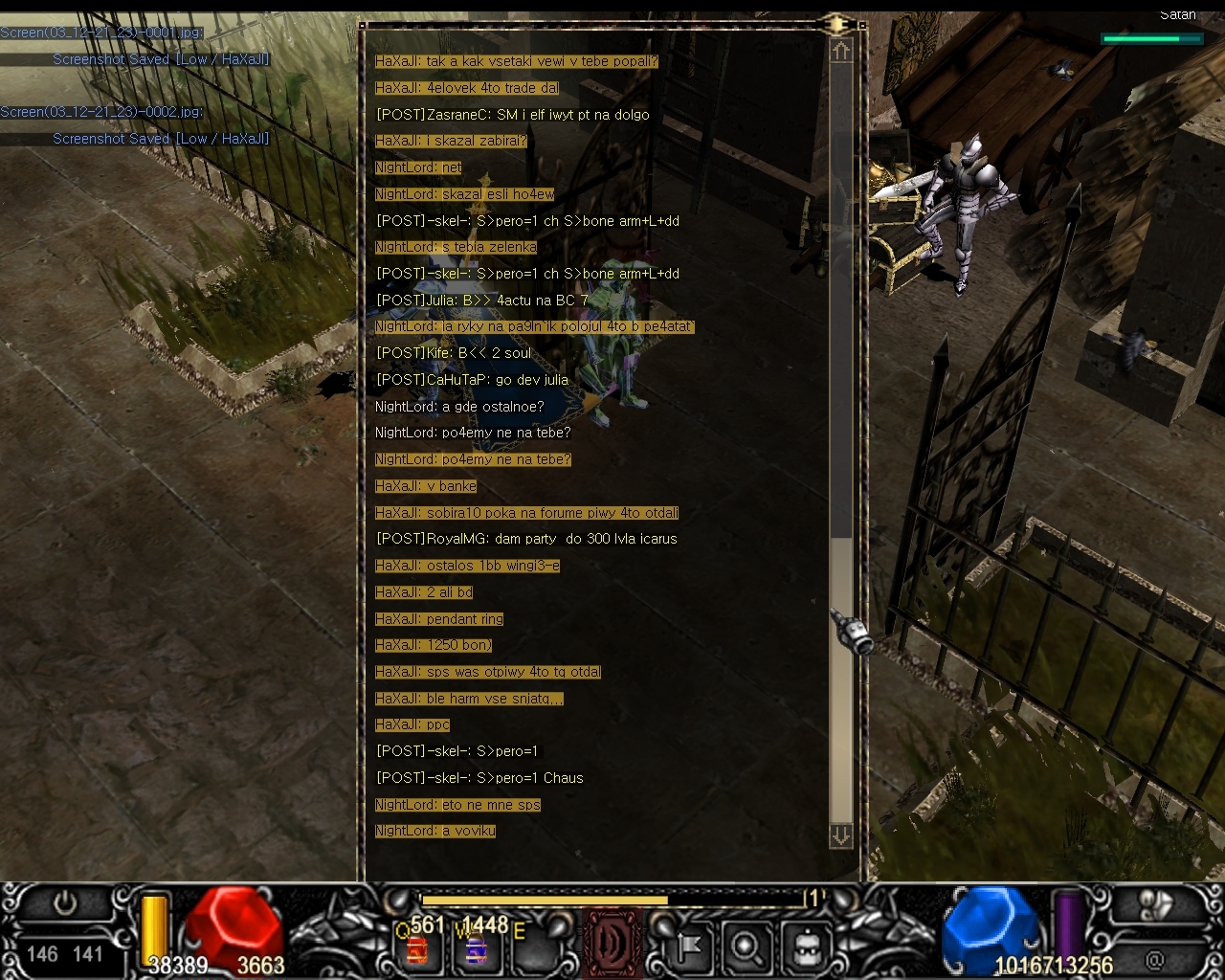Click the magnifying glass button

[x=746, y=947]
